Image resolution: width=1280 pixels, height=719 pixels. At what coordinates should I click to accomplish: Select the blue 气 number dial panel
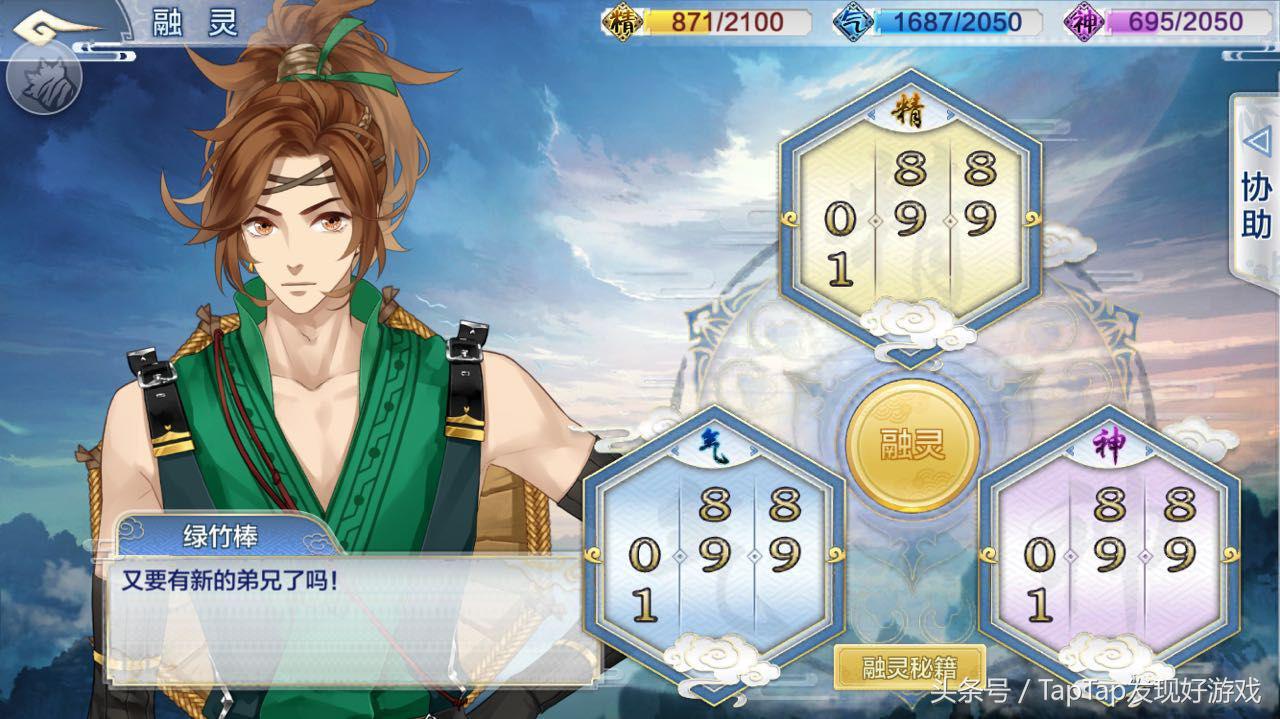(714, 550)
